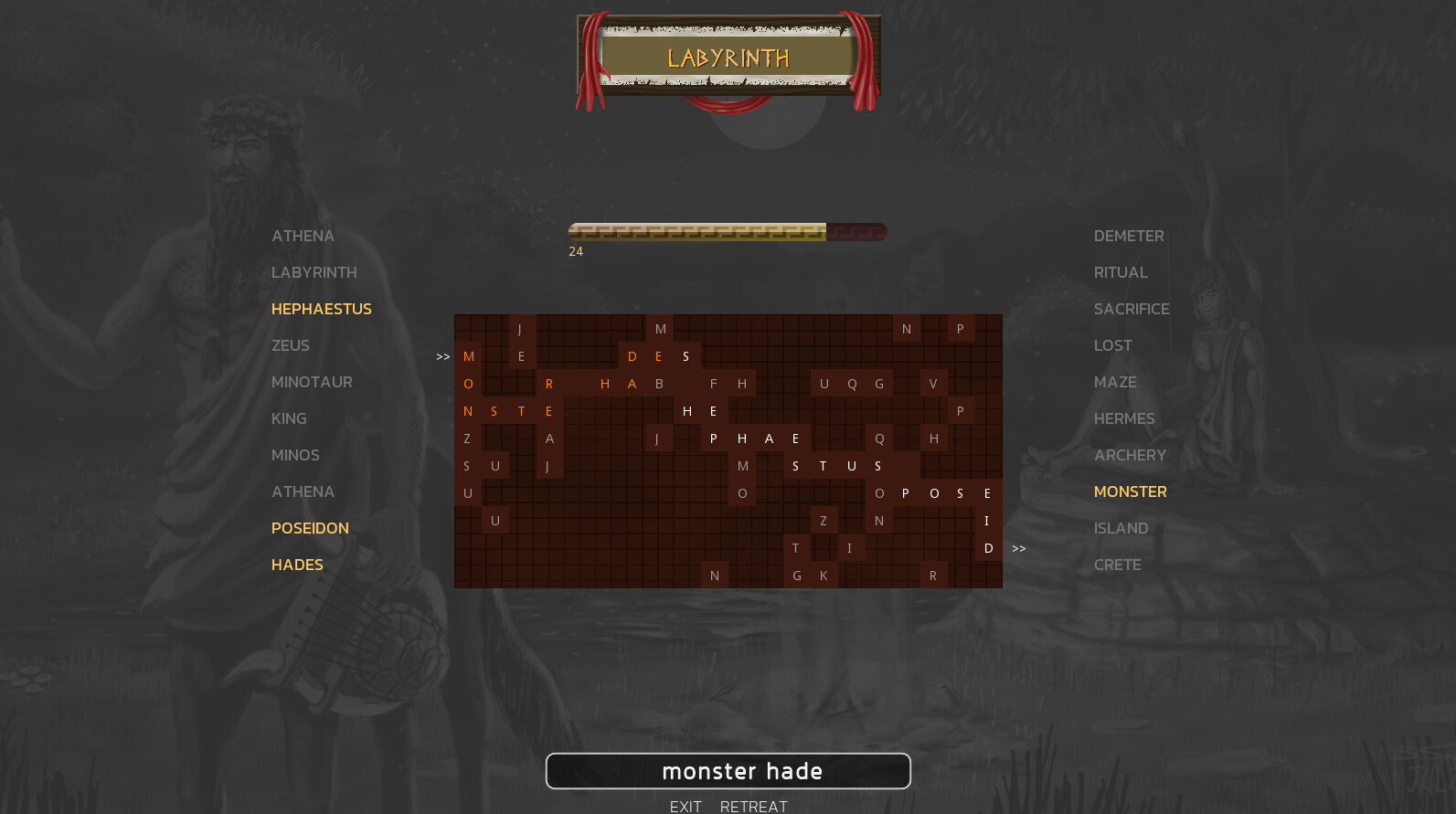Select LABYRINTH from the left word list

[x=314, y=272]
